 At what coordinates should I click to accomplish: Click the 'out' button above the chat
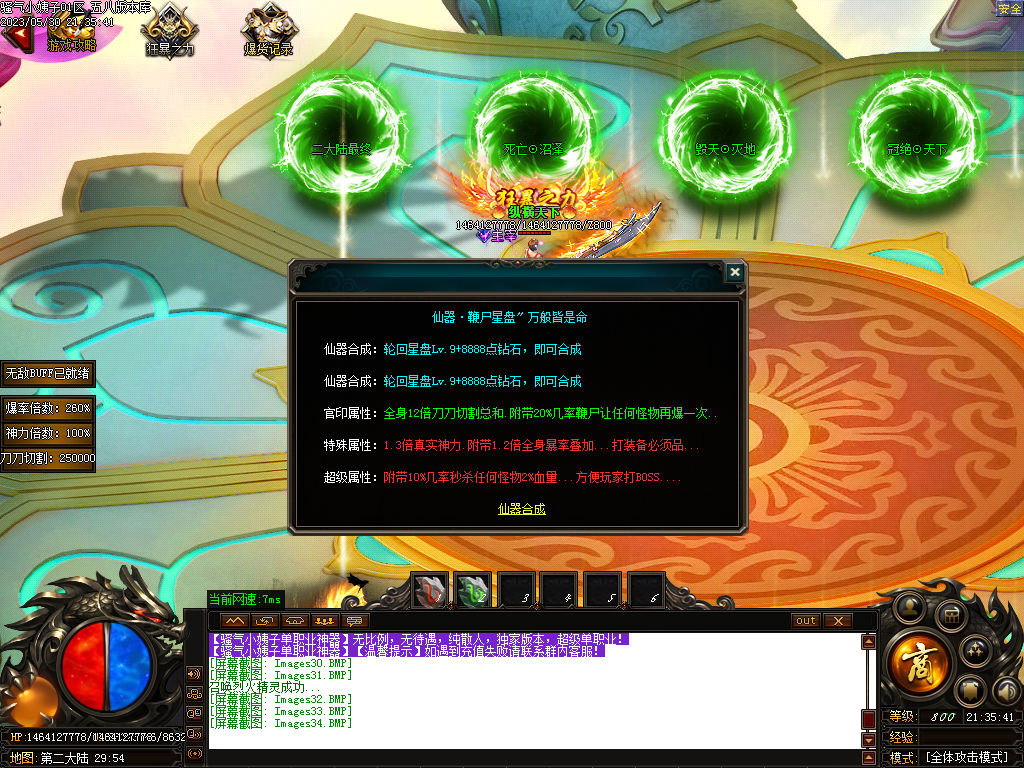[x=805, y=621]
